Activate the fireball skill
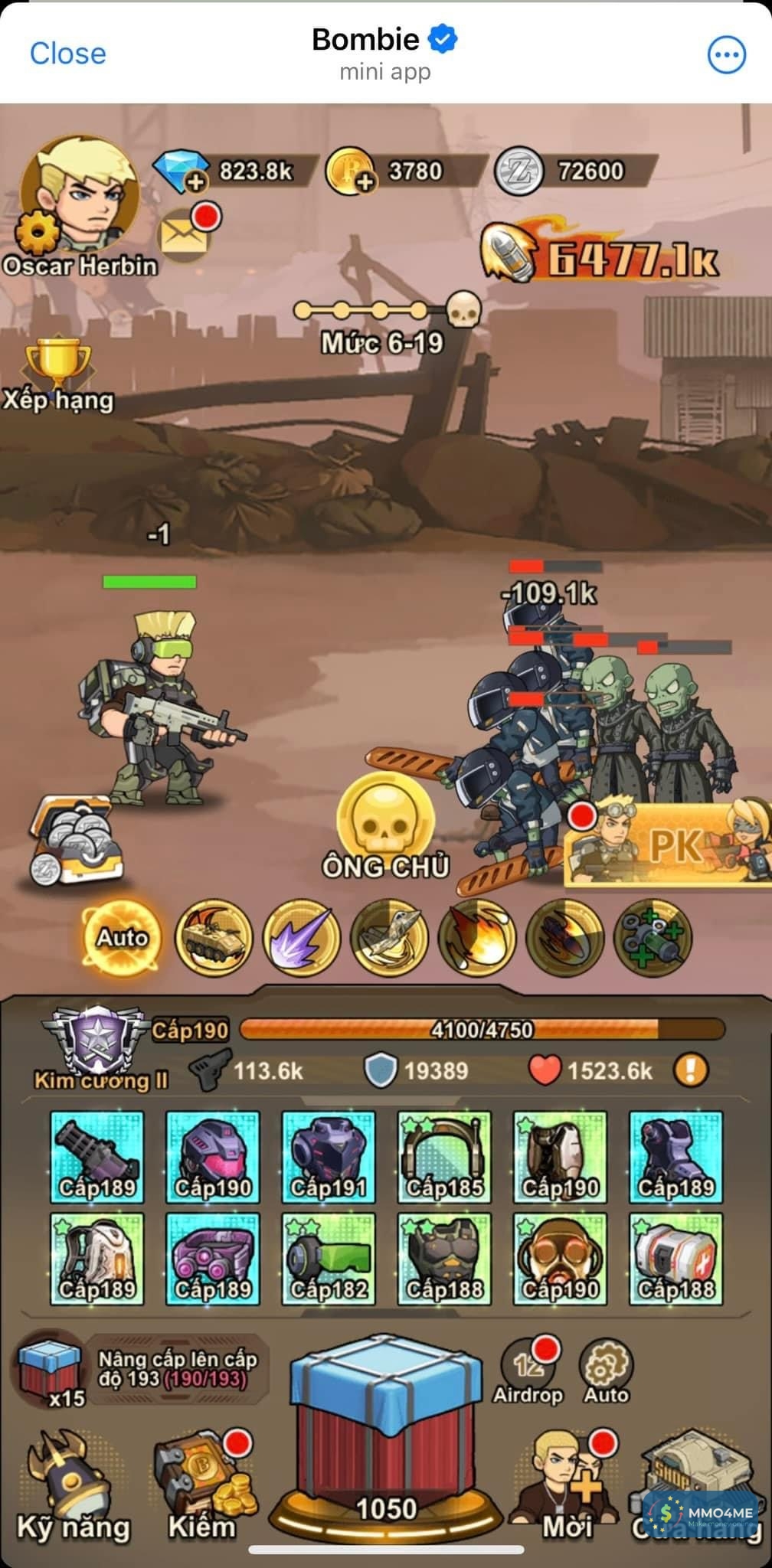772x1568 pixels. pos(477,937)
